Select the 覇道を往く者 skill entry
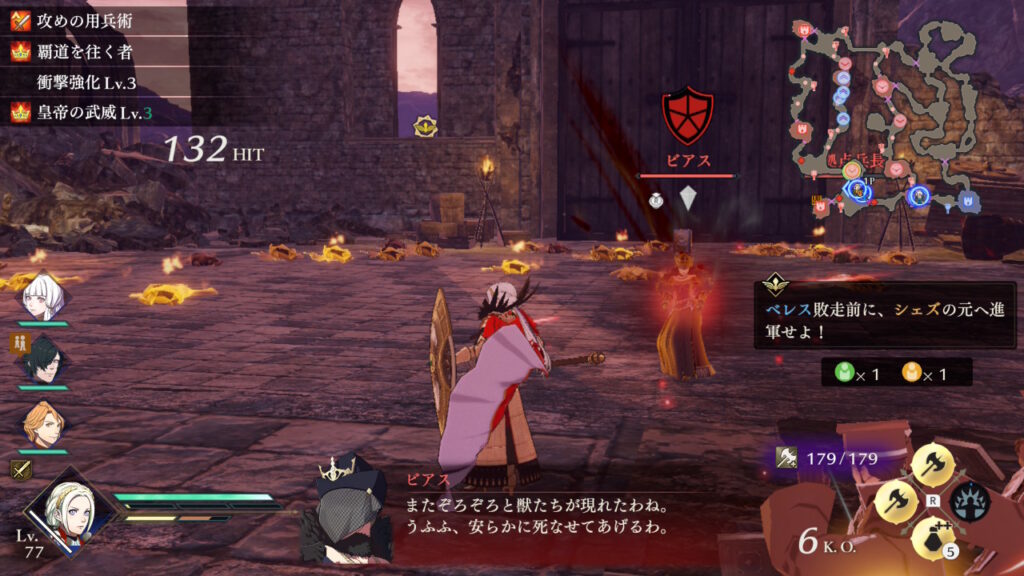This screenshot has height=576, width=1024. [x=90, y=51]
